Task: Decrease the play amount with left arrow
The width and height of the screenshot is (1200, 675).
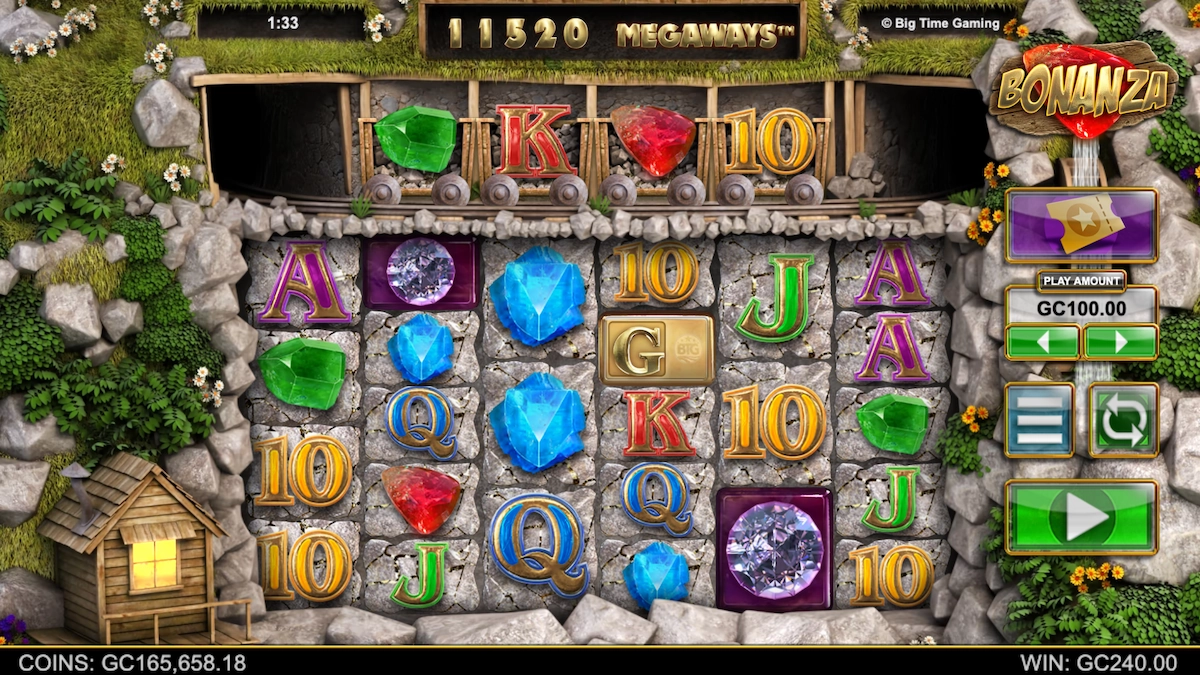Action: pyautogui.click(x=1042, y=342)
